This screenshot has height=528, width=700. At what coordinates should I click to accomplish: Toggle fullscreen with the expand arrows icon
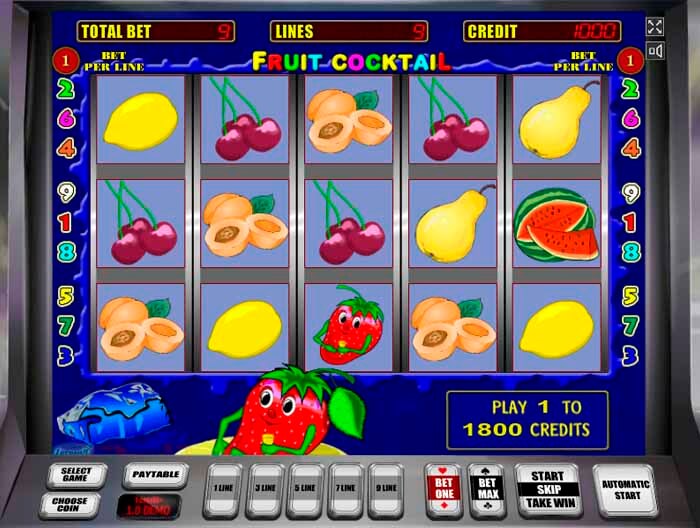(x=655, y=27)
